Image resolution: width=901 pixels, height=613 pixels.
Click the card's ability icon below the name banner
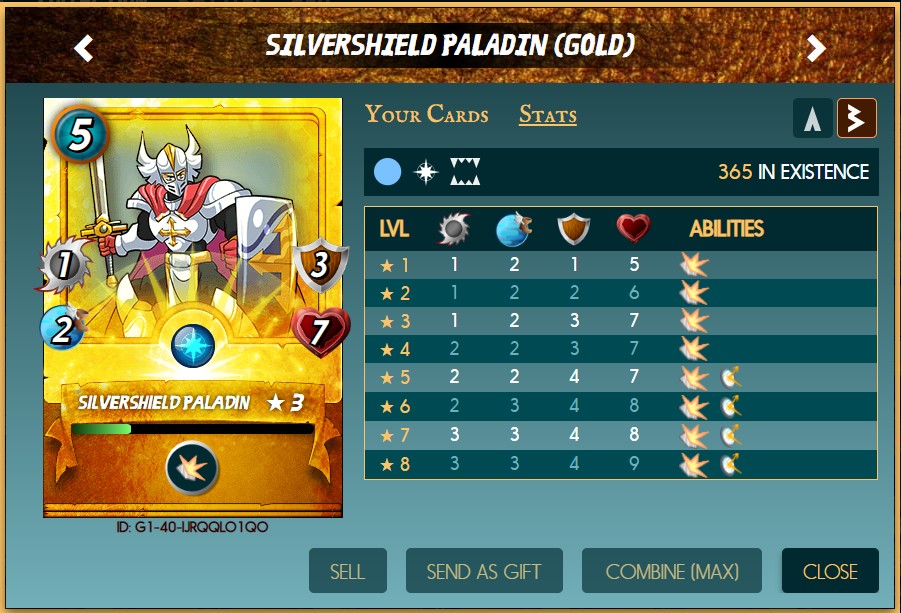click(x=193, y=468)
